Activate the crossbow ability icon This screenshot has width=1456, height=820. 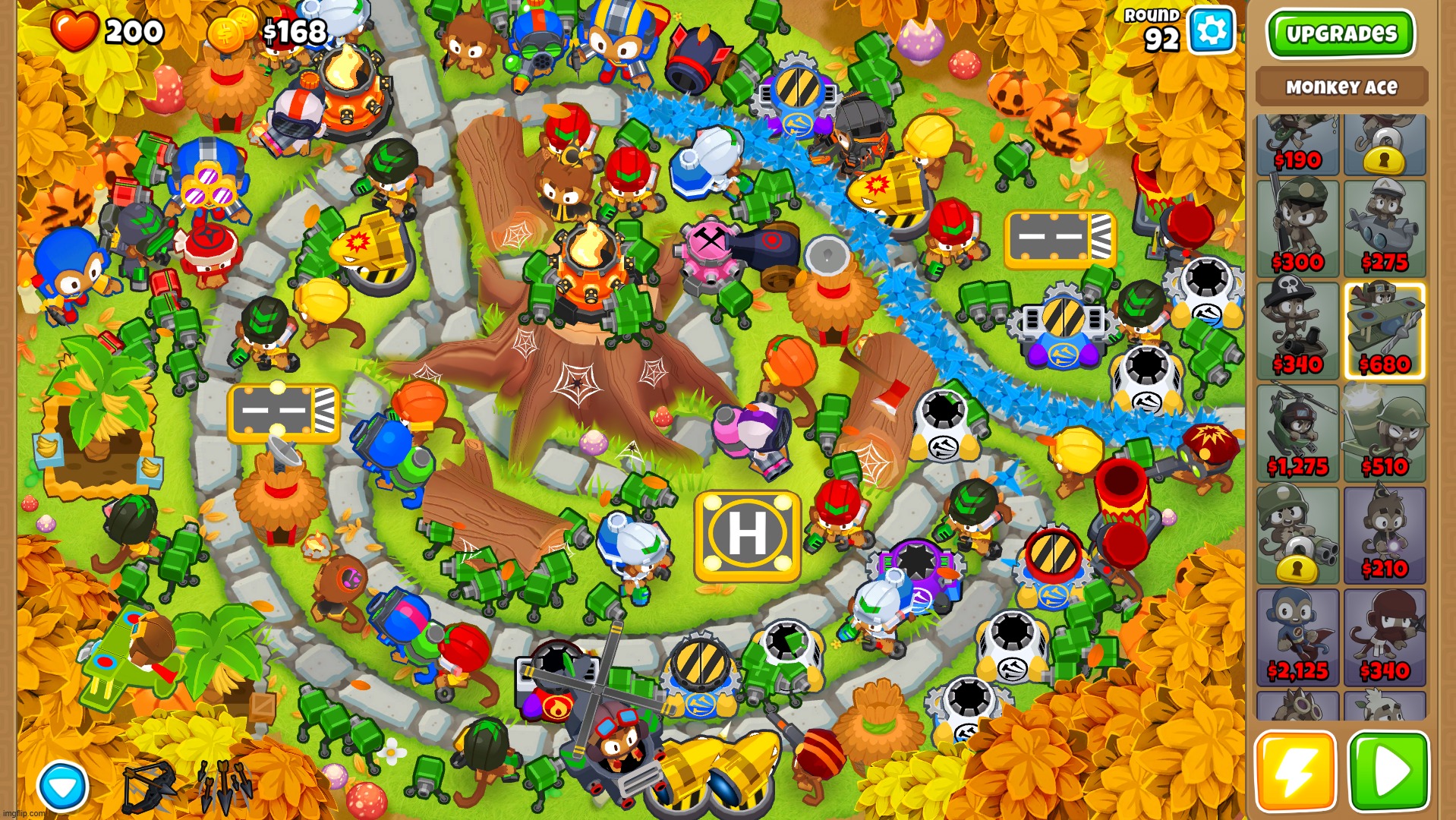150,786
